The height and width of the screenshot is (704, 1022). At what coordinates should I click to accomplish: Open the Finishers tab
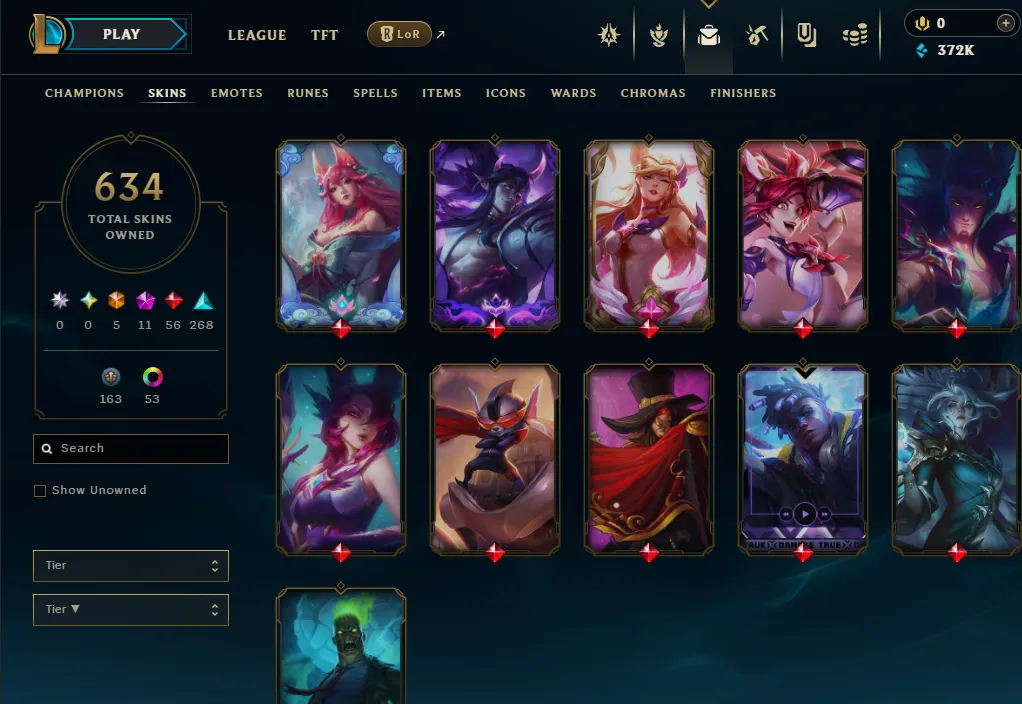click(743, 93)
